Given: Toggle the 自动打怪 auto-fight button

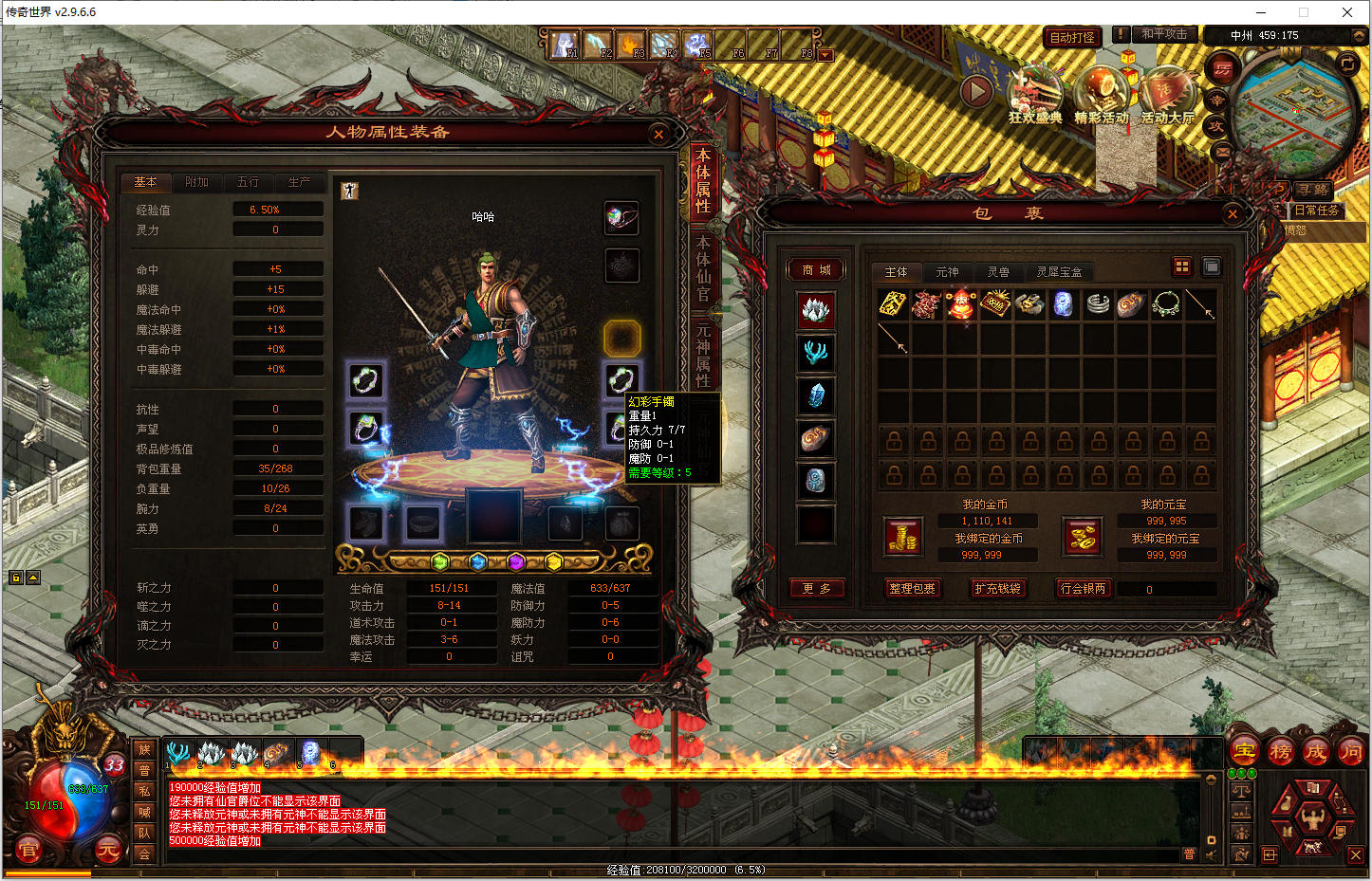Looking at the screenshot, I should click(1072, 38).
